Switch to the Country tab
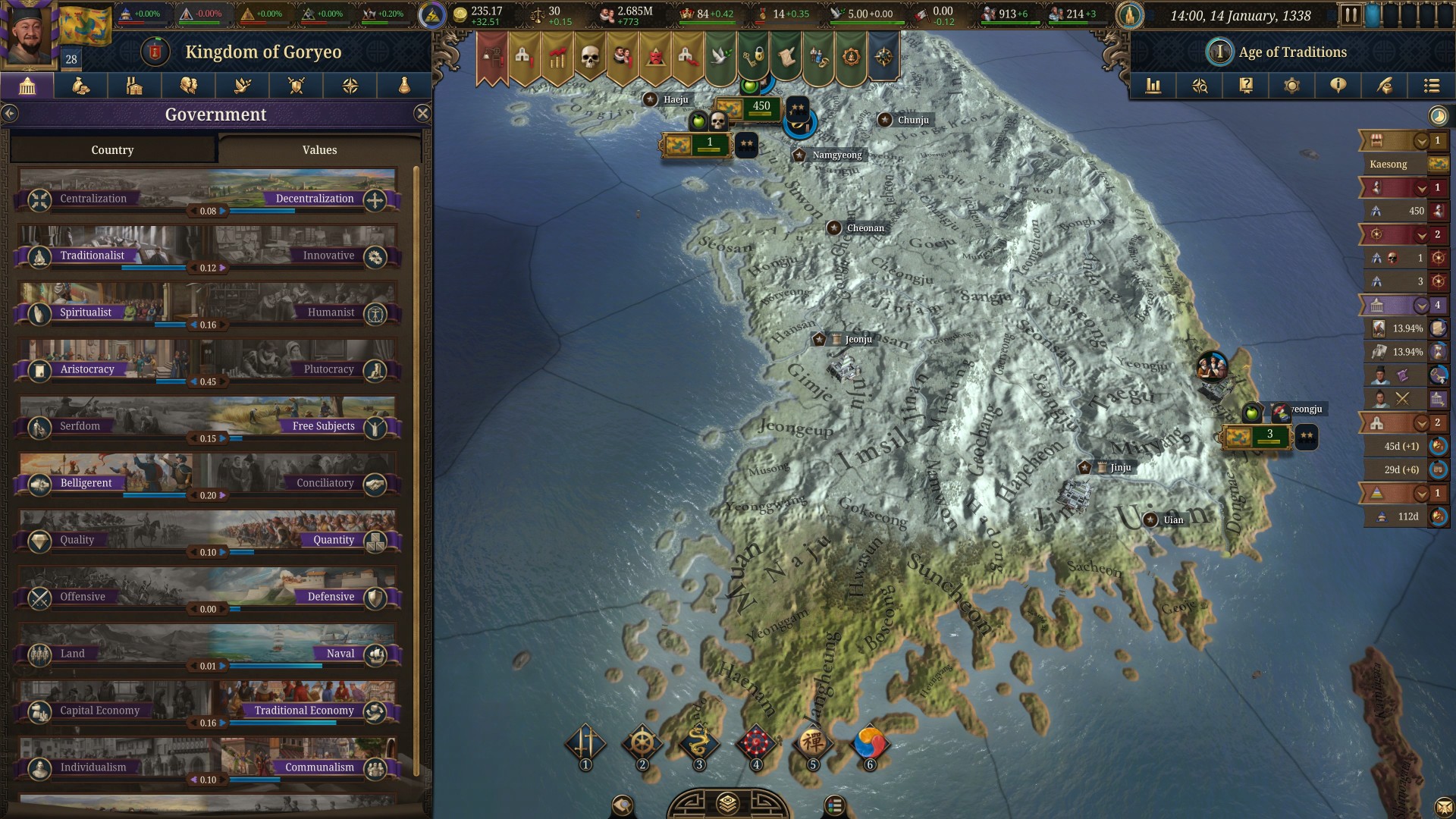 coord(112,150)
